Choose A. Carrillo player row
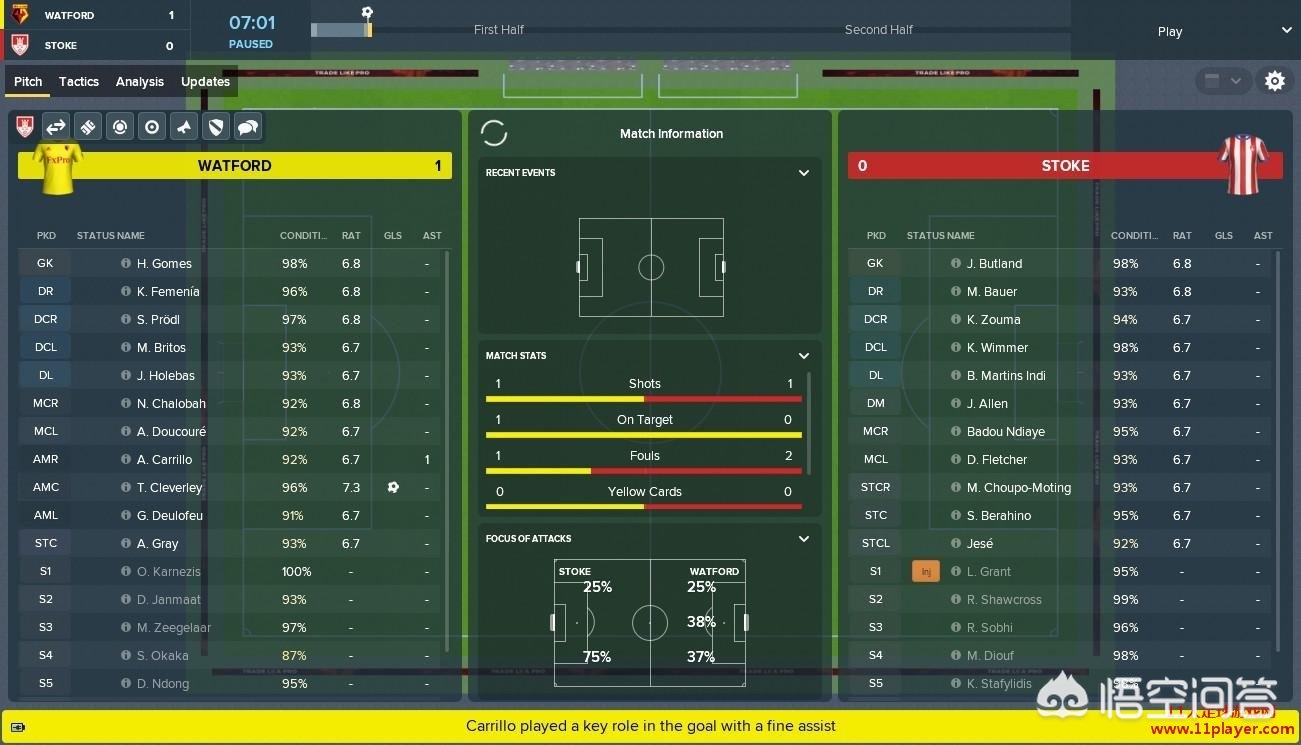1301x745 pixels. click(x=164, y=460)
